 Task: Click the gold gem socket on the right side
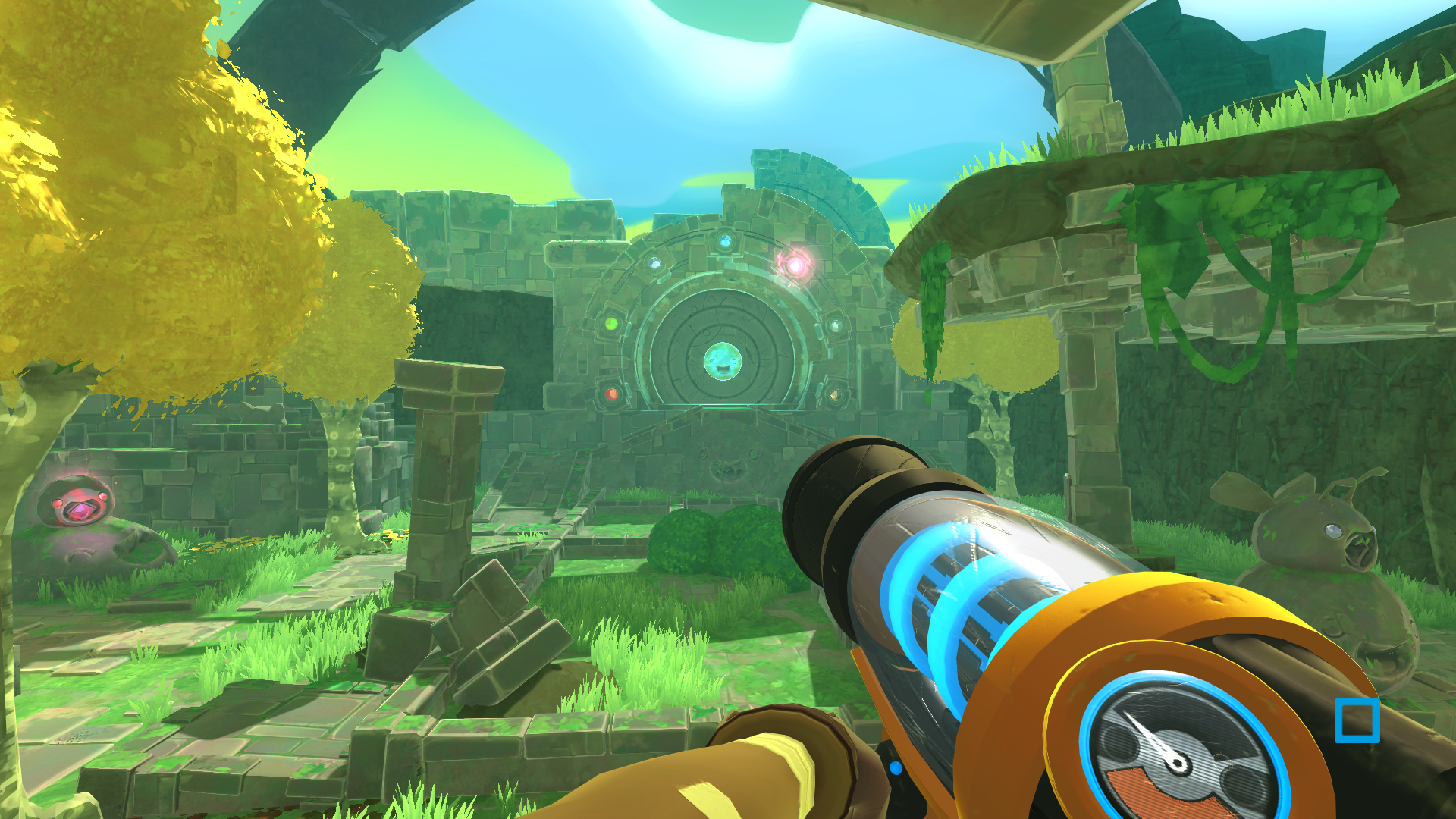pyautogui.click(x=835, y=395)
